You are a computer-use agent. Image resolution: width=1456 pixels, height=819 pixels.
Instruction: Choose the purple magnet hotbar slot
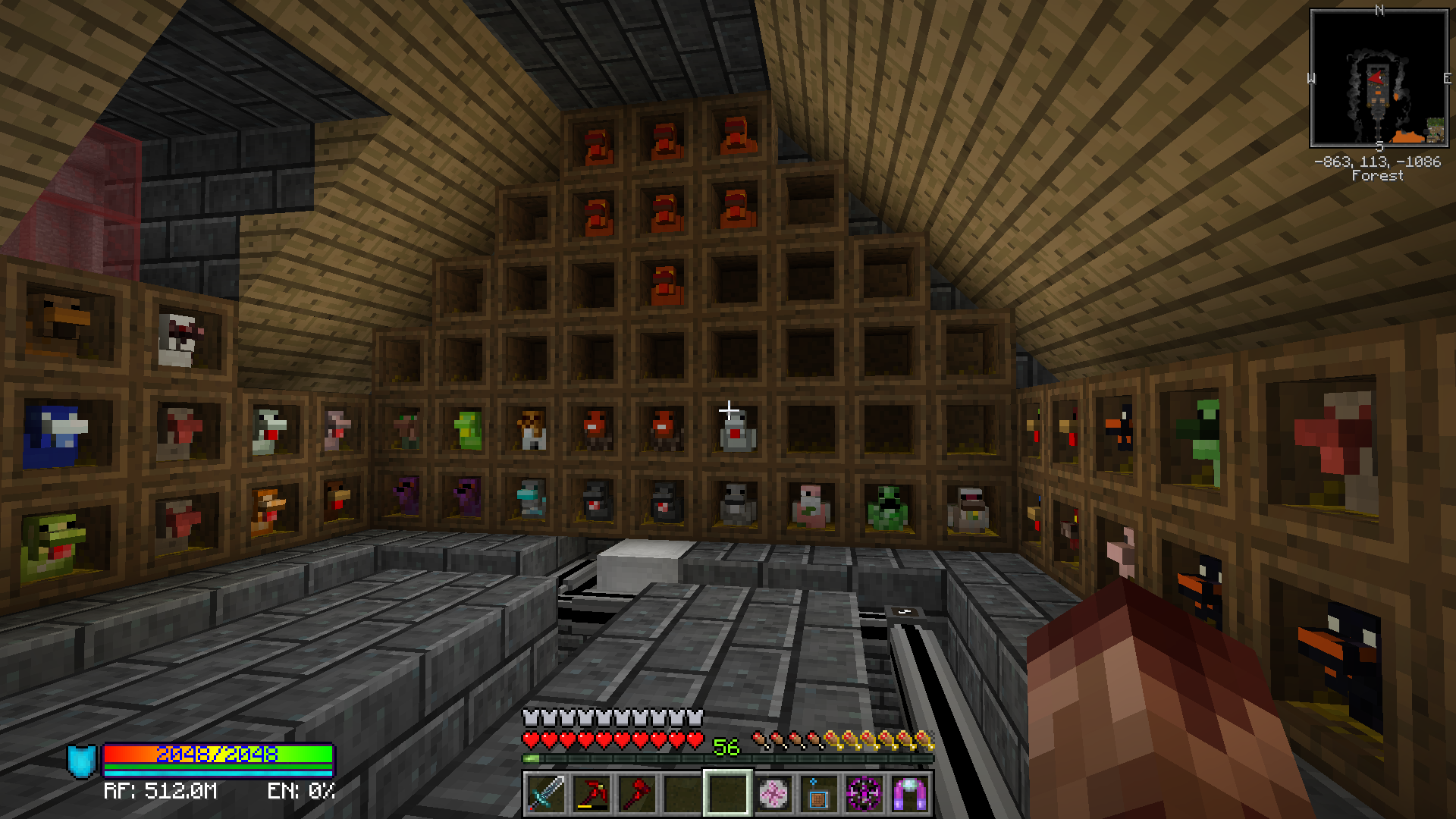pos(910,793)
